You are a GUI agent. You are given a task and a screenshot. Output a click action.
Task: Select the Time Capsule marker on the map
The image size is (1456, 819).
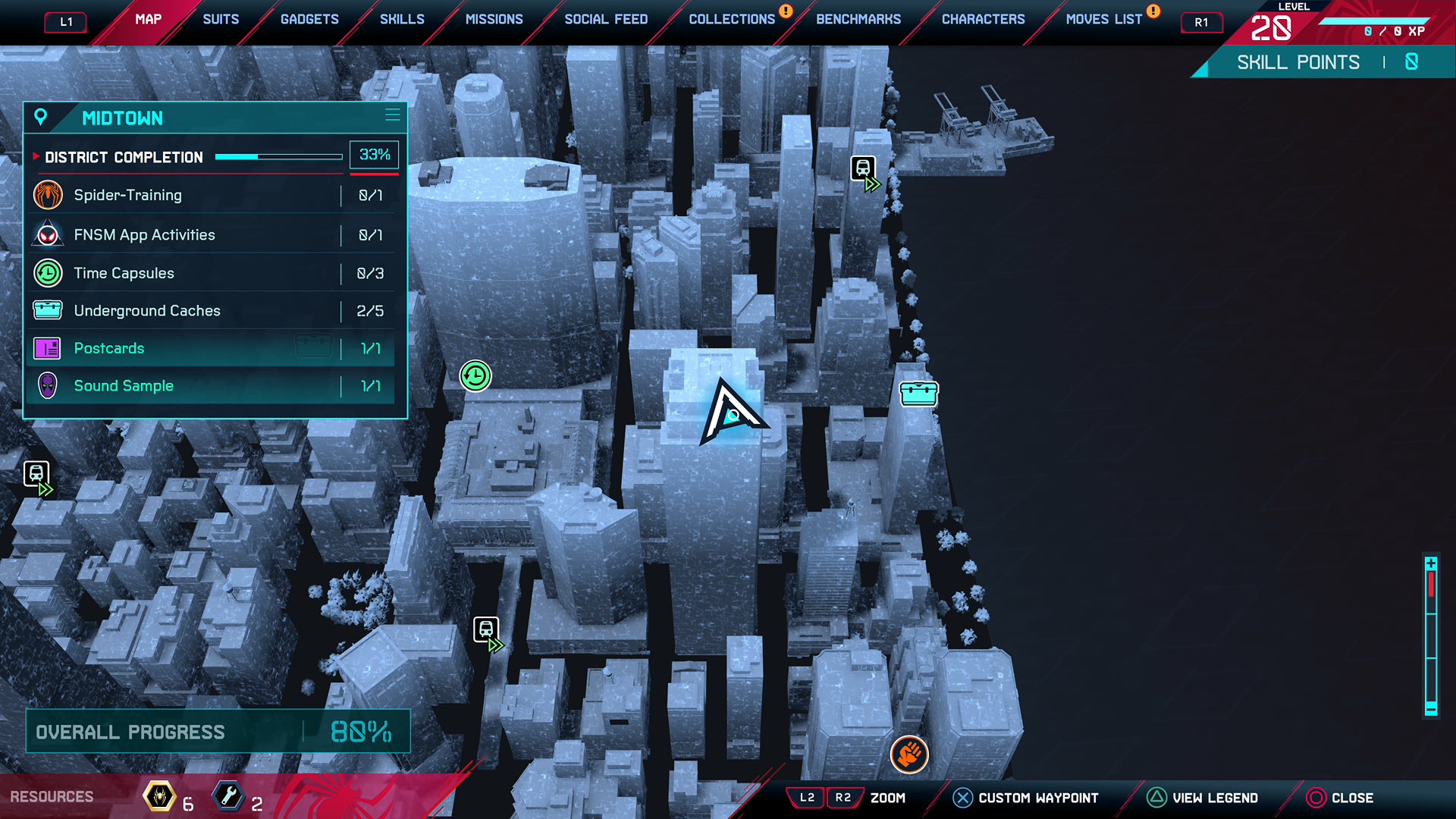click(475, 375)
